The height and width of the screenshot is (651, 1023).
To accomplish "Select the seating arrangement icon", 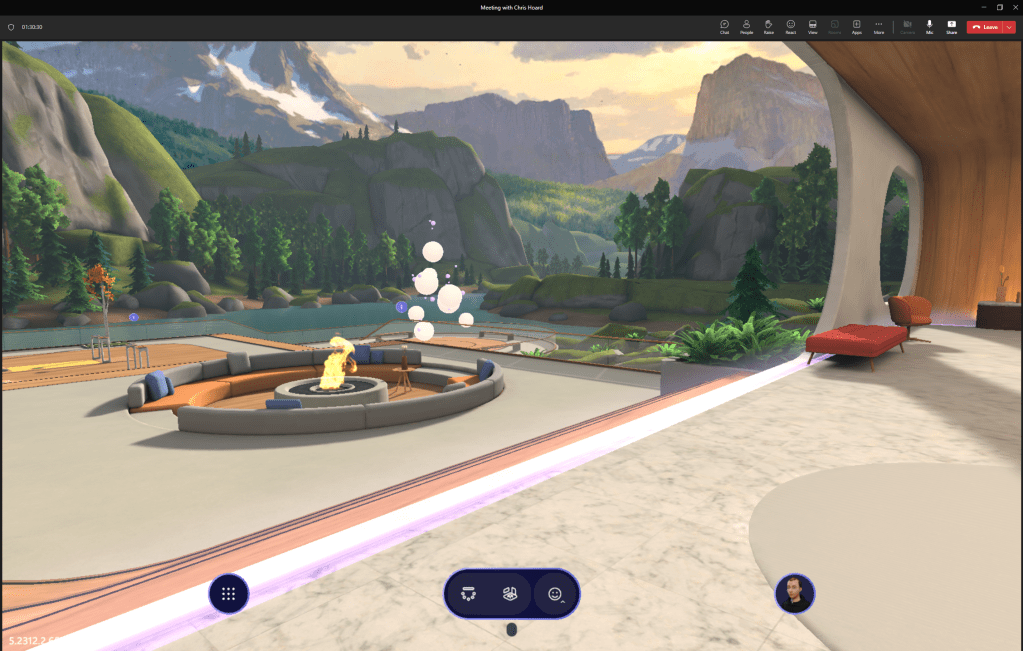I will click(x=468, y=594).
